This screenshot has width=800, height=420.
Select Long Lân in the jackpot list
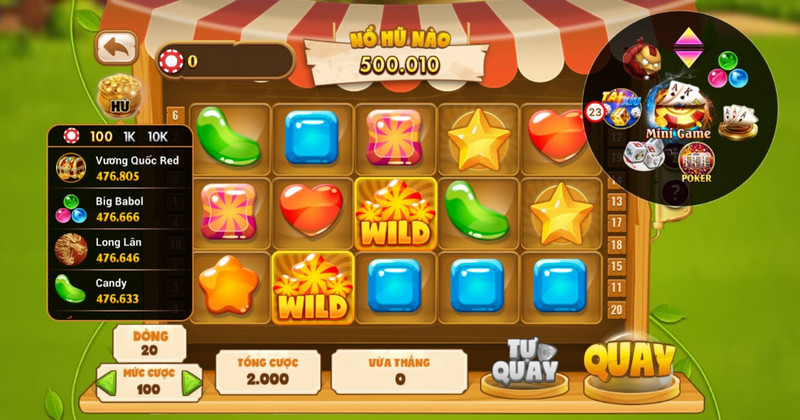click(120, 248)
